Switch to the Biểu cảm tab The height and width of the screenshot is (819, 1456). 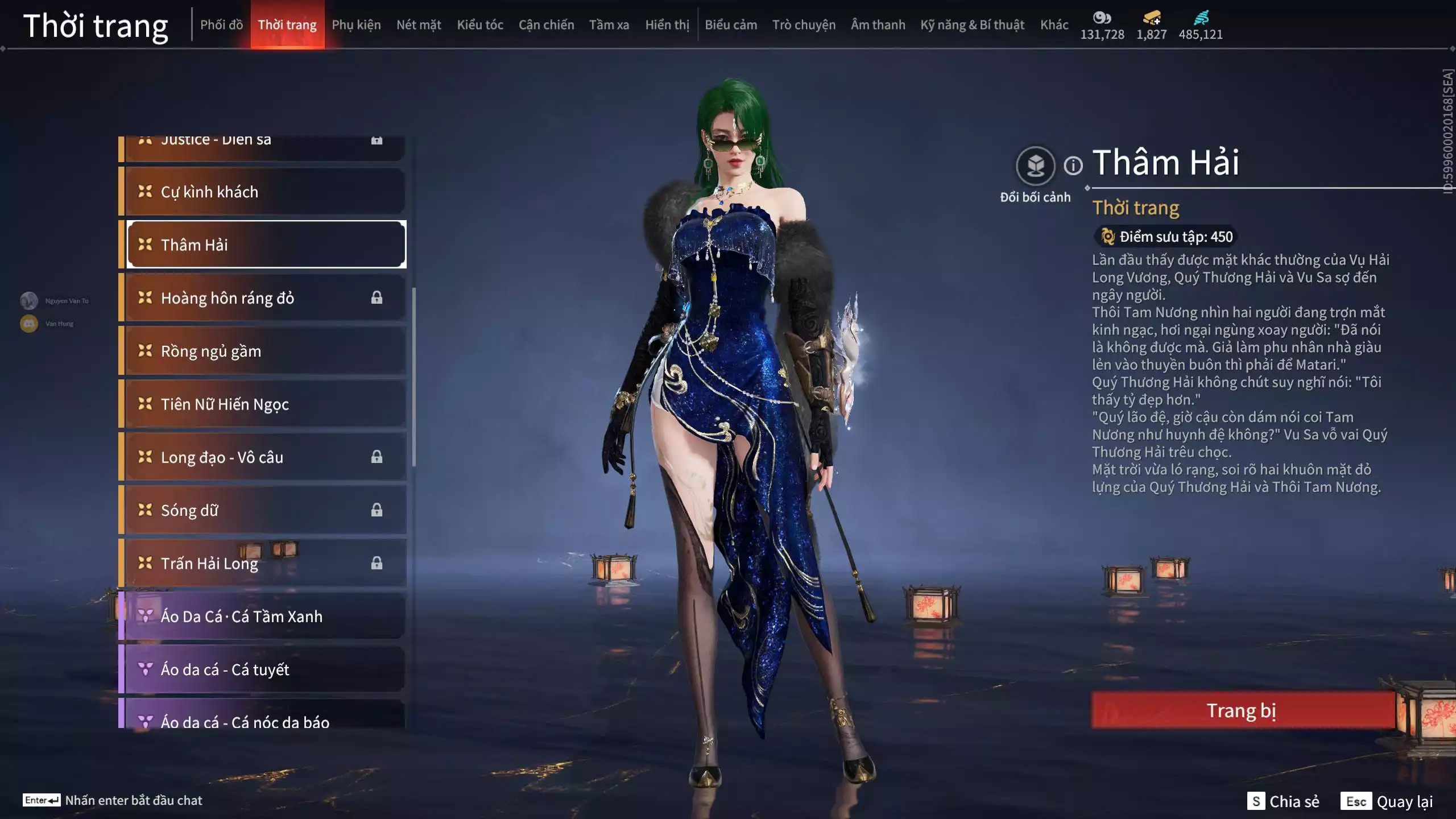pos(731,25)
